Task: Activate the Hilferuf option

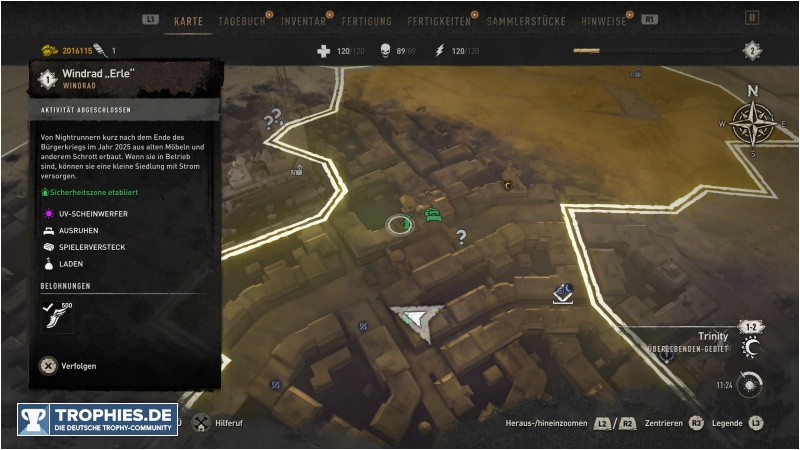Action: 220,423
